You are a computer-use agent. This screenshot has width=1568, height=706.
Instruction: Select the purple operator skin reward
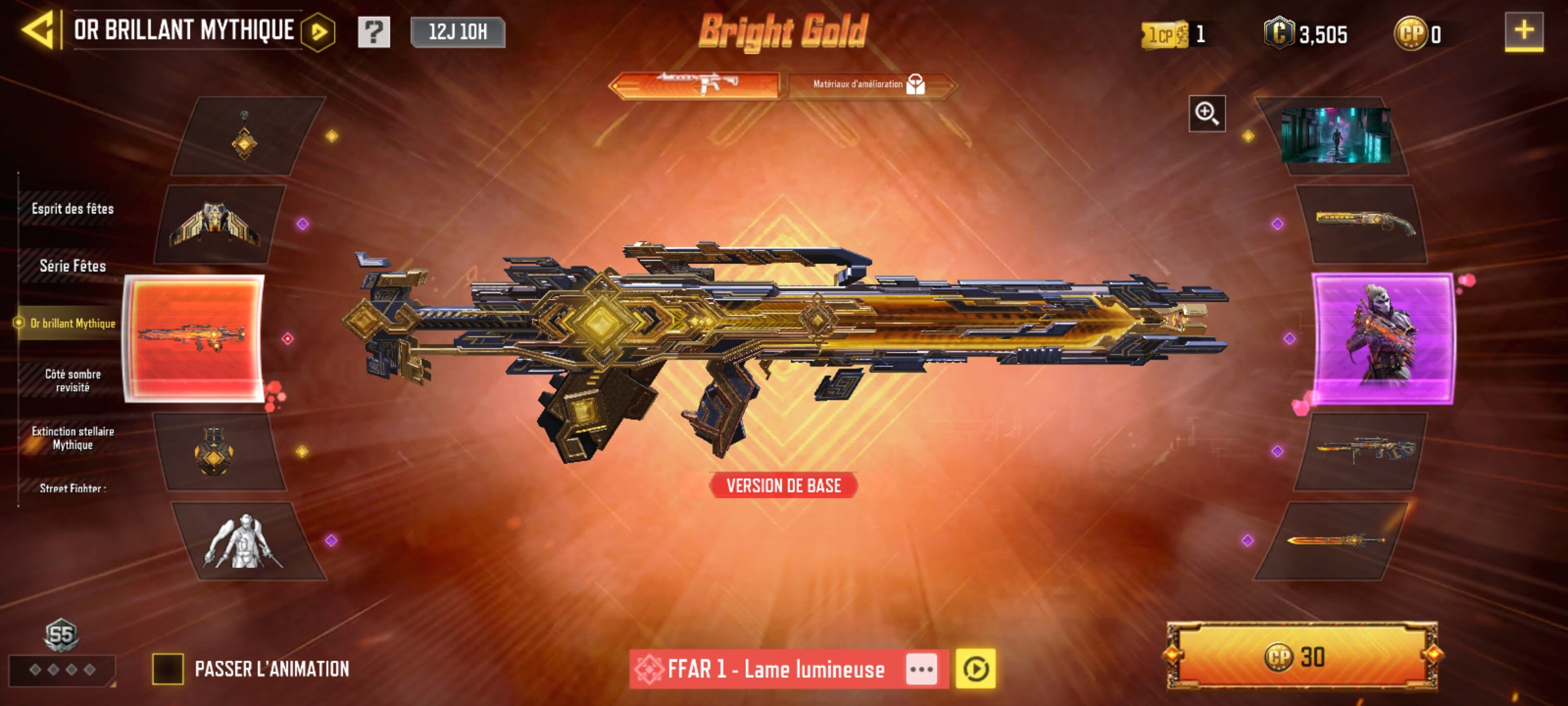[1382, 338]
